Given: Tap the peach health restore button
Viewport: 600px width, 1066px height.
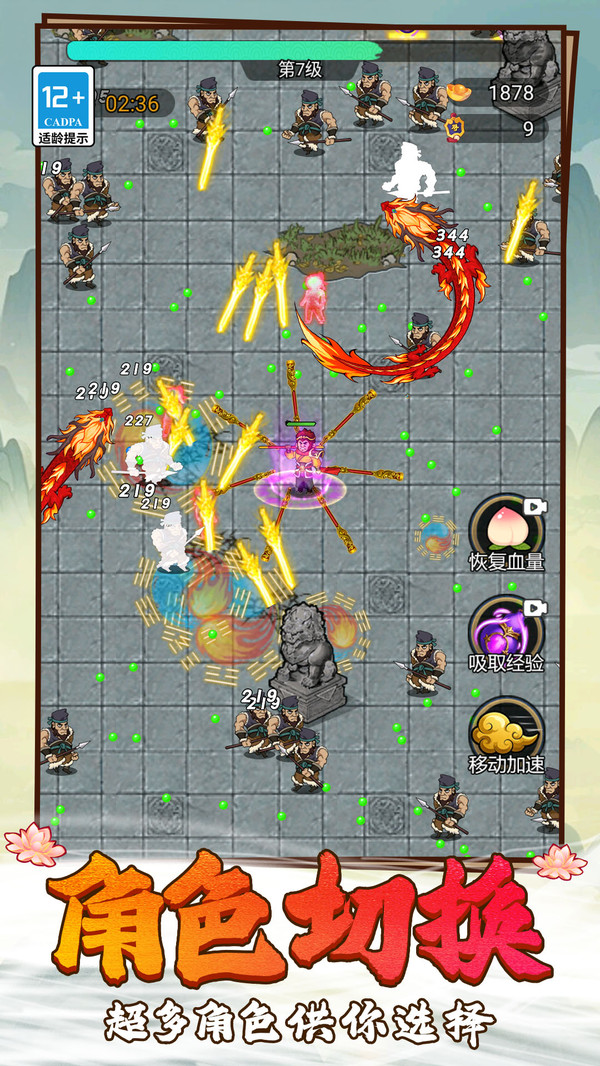Looking at the screenshot, I should (506, 526).
